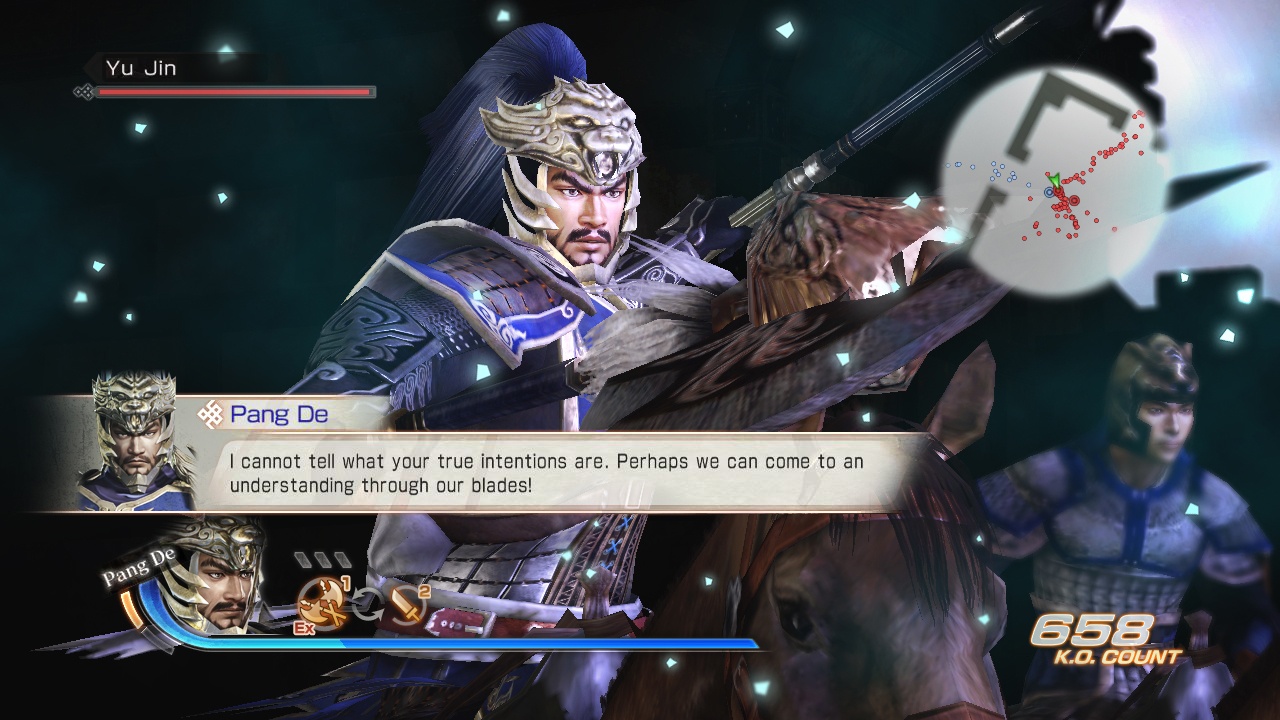Click the green player arrow on the minimap
Viewport: 1280px width, 720px height.
(x=1054, y=179)
